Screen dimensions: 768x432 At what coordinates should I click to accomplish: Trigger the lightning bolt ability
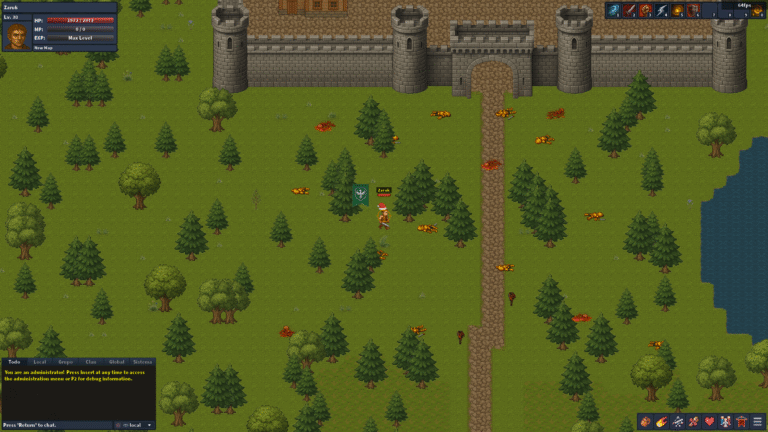661,10
